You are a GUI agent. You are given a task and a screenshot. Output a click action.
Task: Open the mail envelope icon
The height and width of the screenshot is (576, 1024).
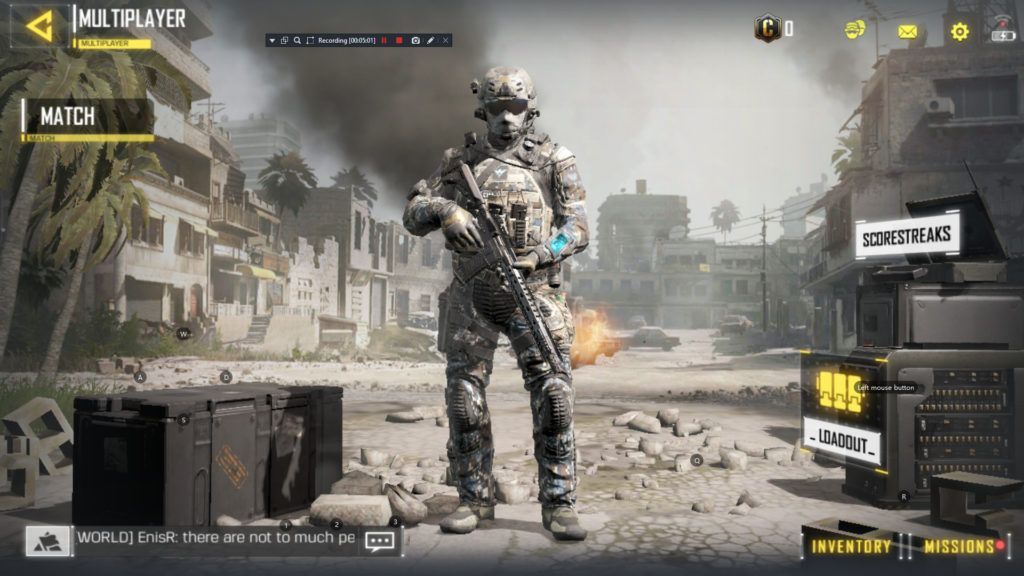tap(907, 32)
